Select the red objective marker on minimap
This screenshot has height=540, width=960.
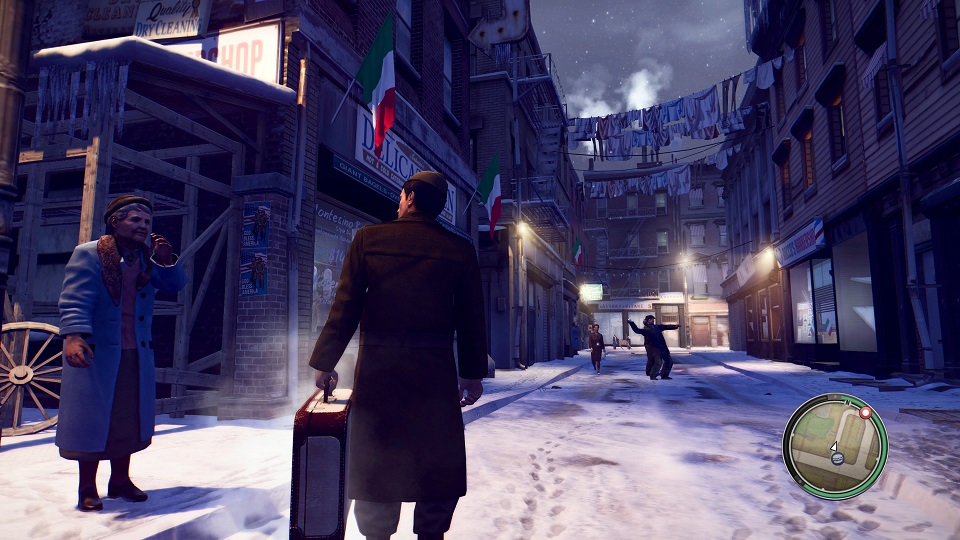pos(865,411)
